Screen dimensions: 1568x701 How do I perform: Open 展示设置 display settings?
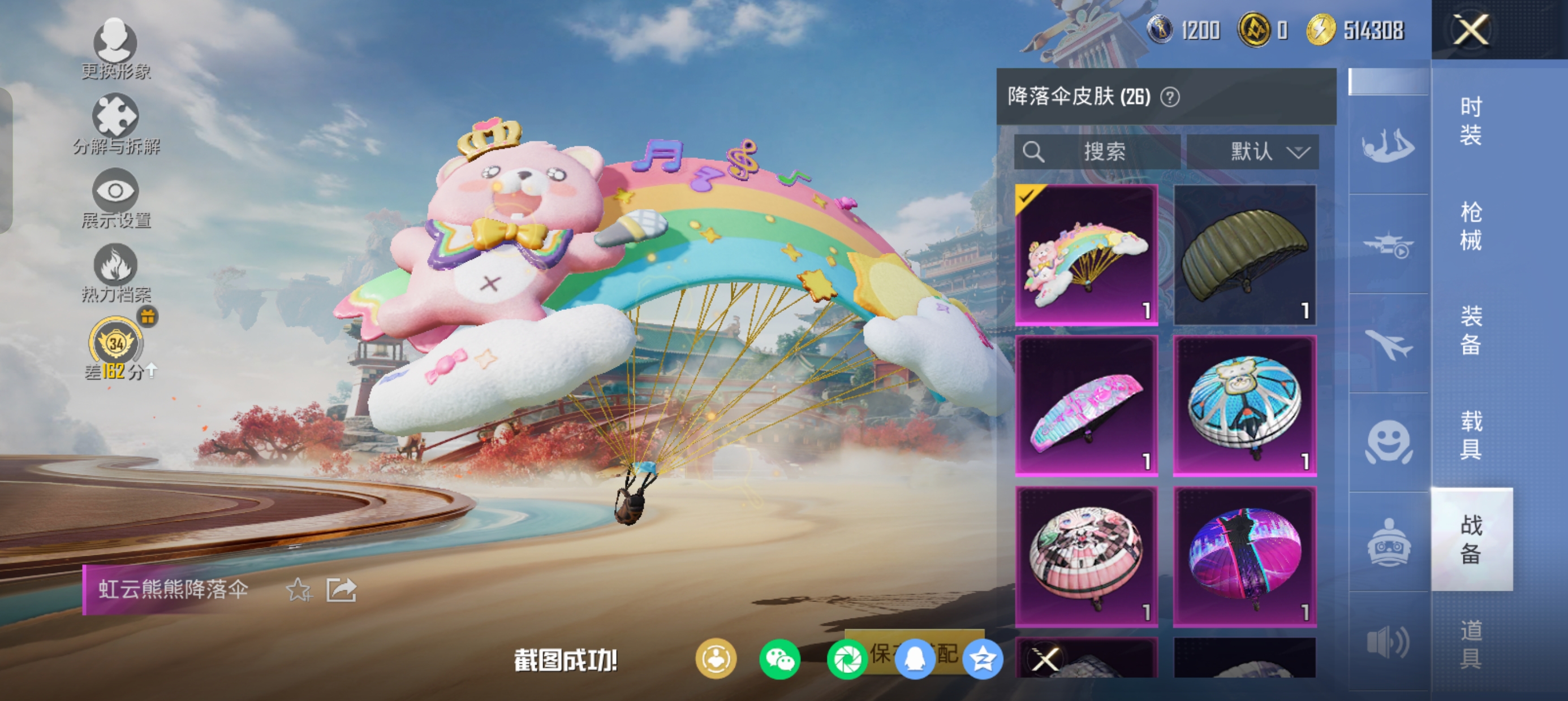tap(115, 198)
